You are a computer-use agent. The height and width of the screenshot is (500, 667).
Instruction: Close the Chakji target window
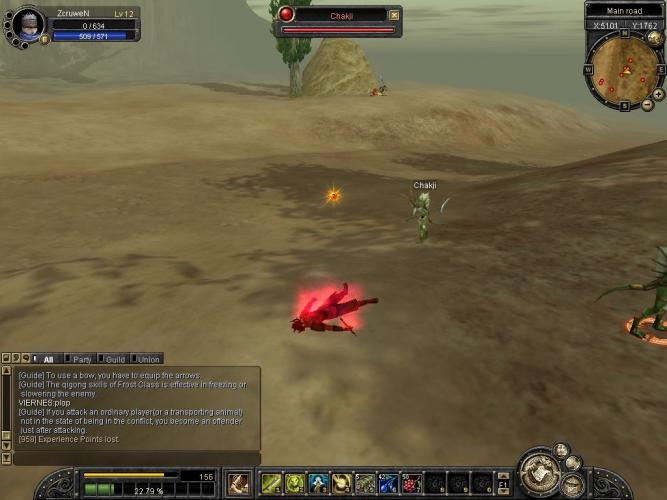click(394, 15)
